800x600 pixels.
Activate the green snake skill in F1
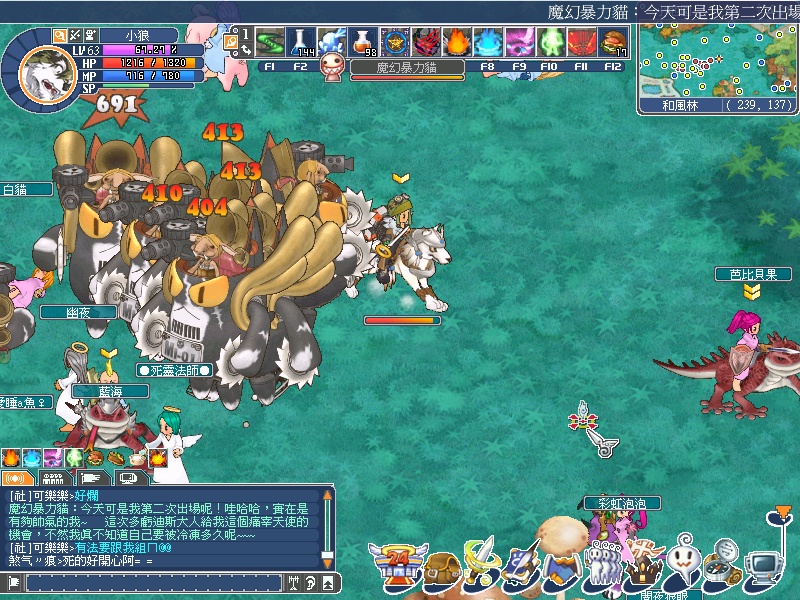(270, 43)
